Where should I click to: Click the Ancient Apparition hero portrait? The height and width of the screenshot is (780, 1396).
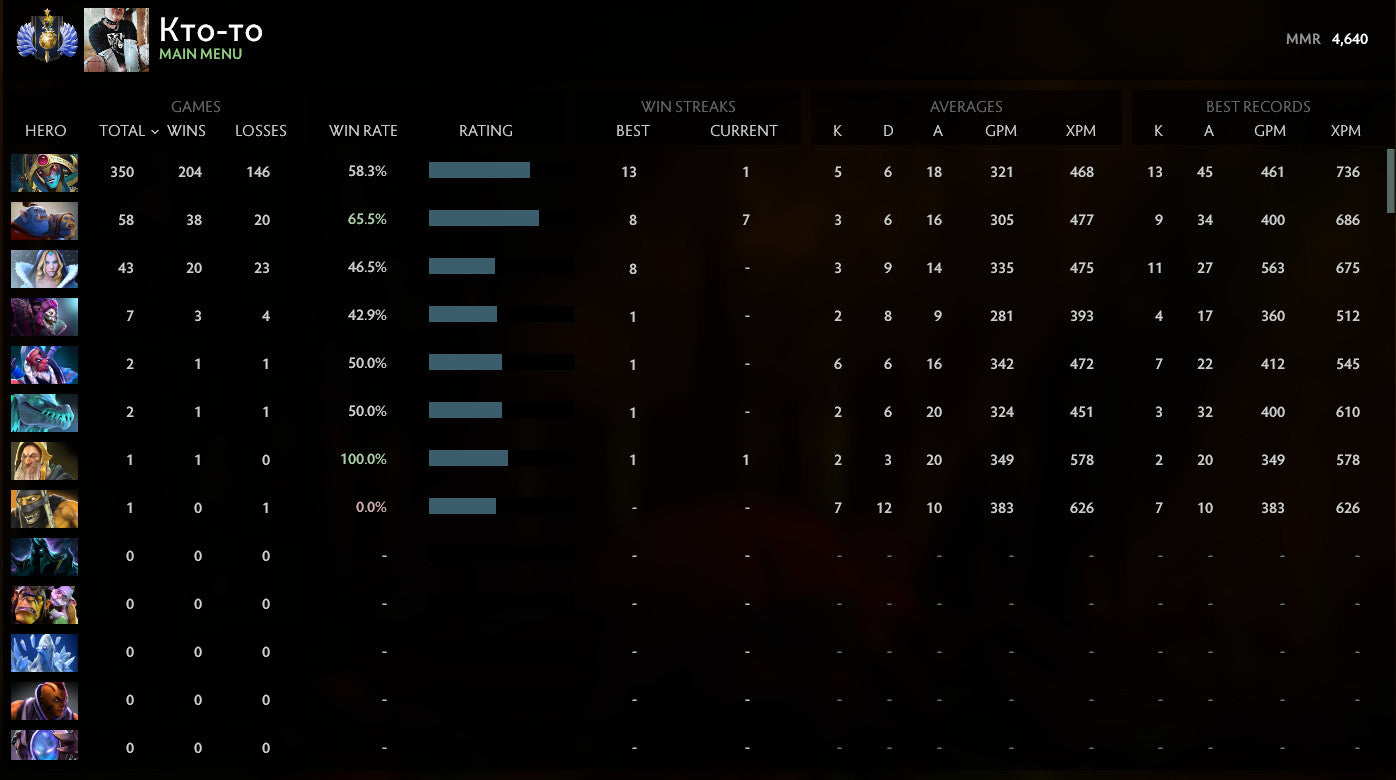[44, 653]
